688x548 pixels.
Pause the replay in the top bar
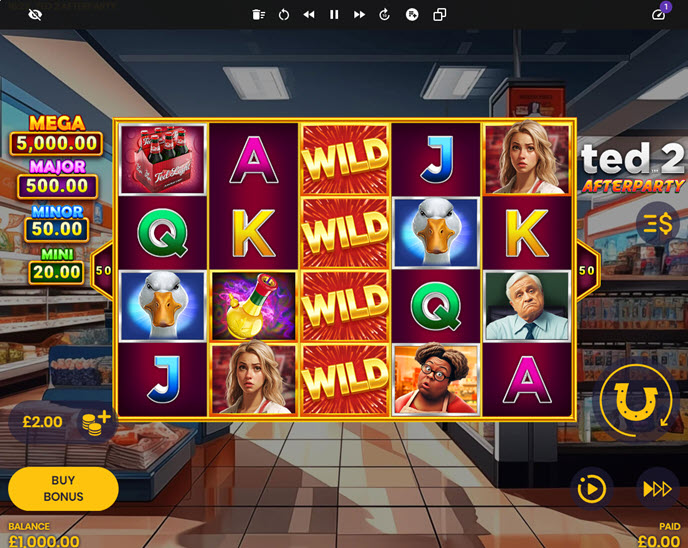334,15
